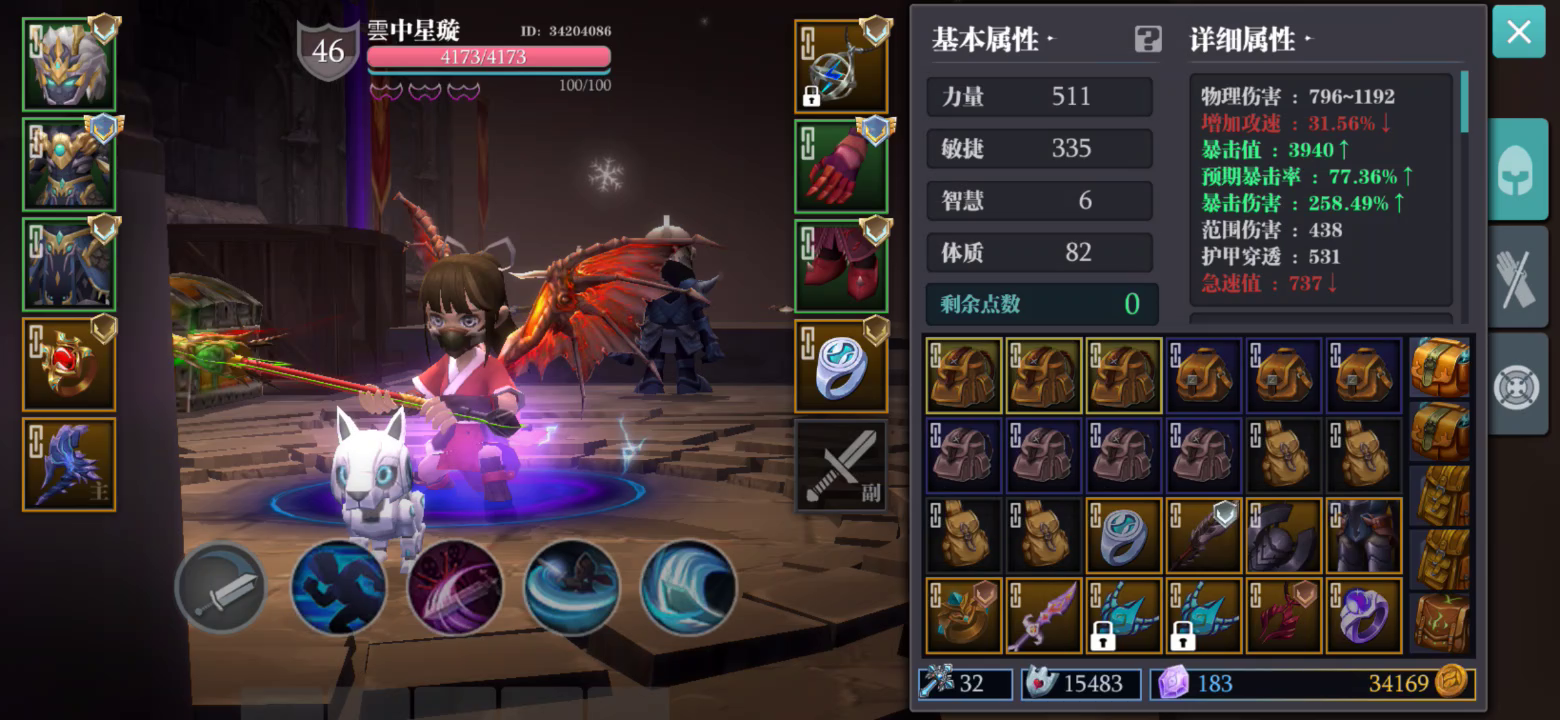Unlock the locked blue weapon in inventory
Screen dimensions: 1560x720
[1204, 615]
